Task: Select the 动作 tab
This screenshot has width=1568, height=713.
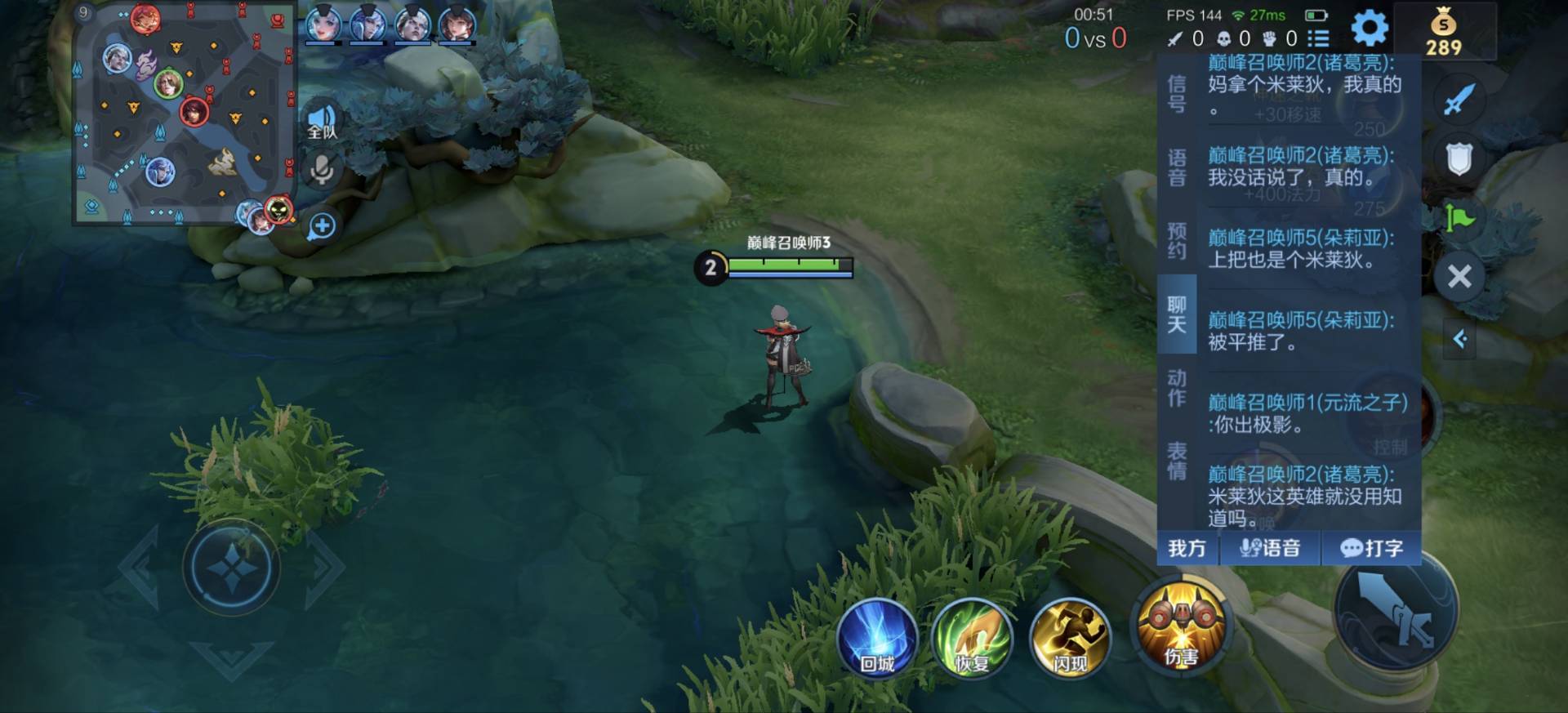Action: (x=1177, y=388)
